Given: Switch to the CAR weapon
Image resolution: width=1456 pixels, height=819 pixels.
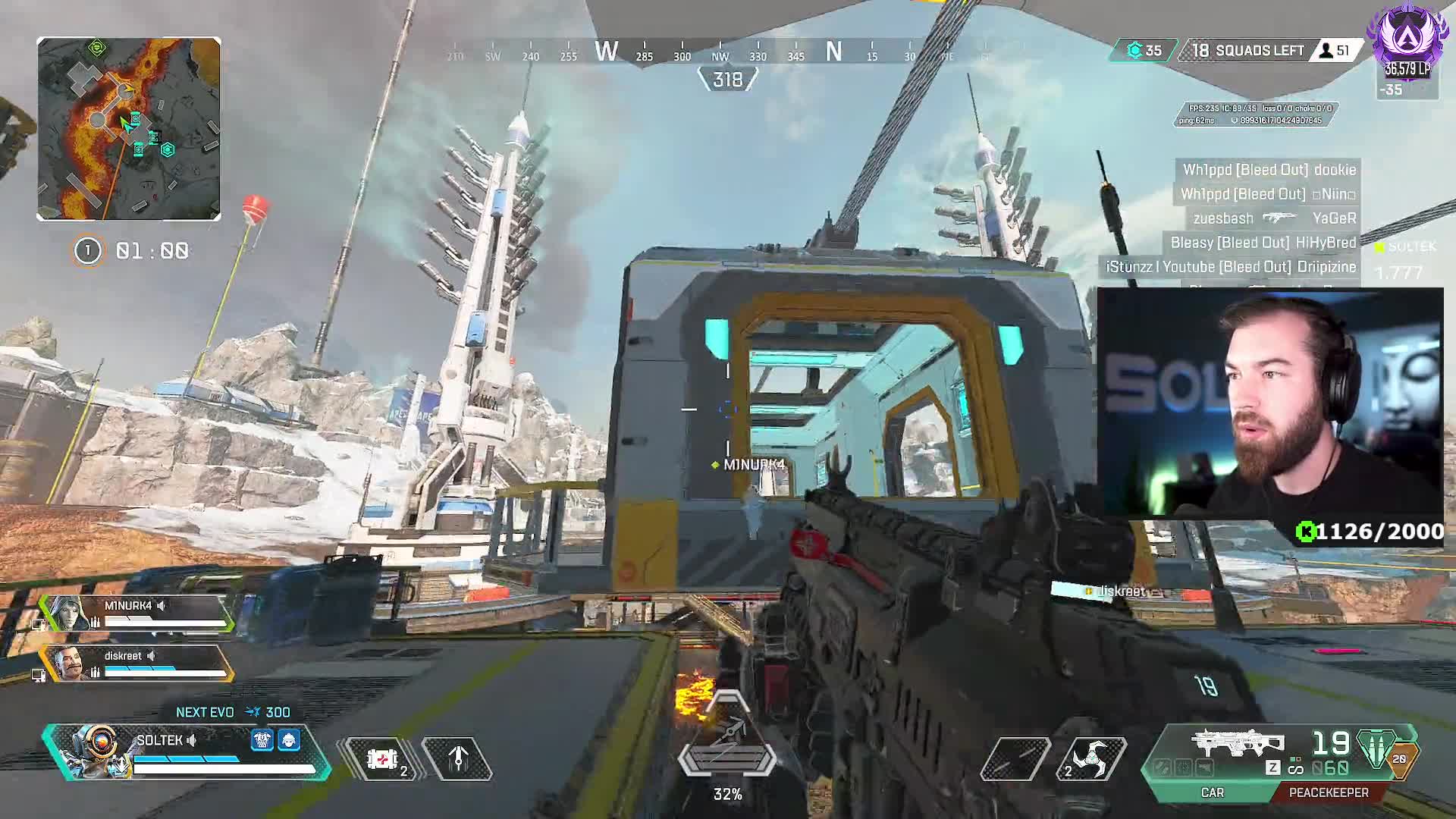Looking at the screenshot, I should (x=1212, y=792).
